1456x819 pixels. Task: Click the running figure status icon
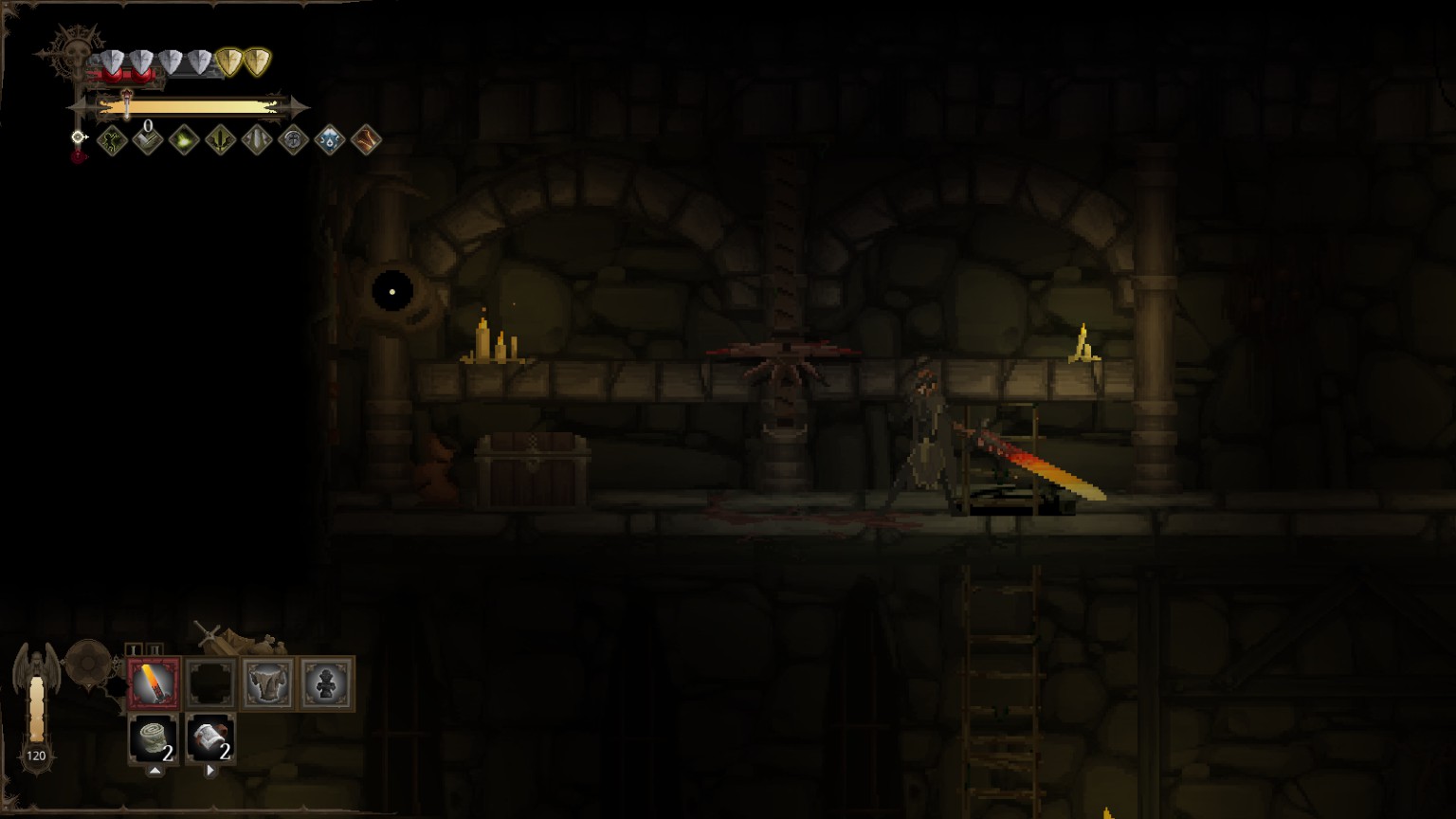pyautogui.click(x=112, y=141)
